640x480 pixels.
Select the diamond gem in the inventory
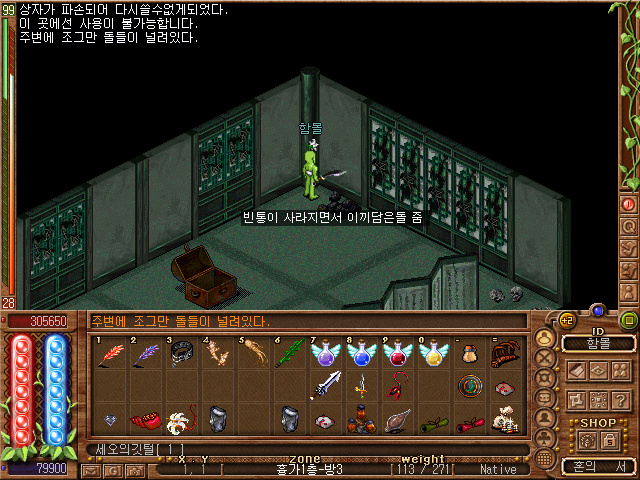110,419
